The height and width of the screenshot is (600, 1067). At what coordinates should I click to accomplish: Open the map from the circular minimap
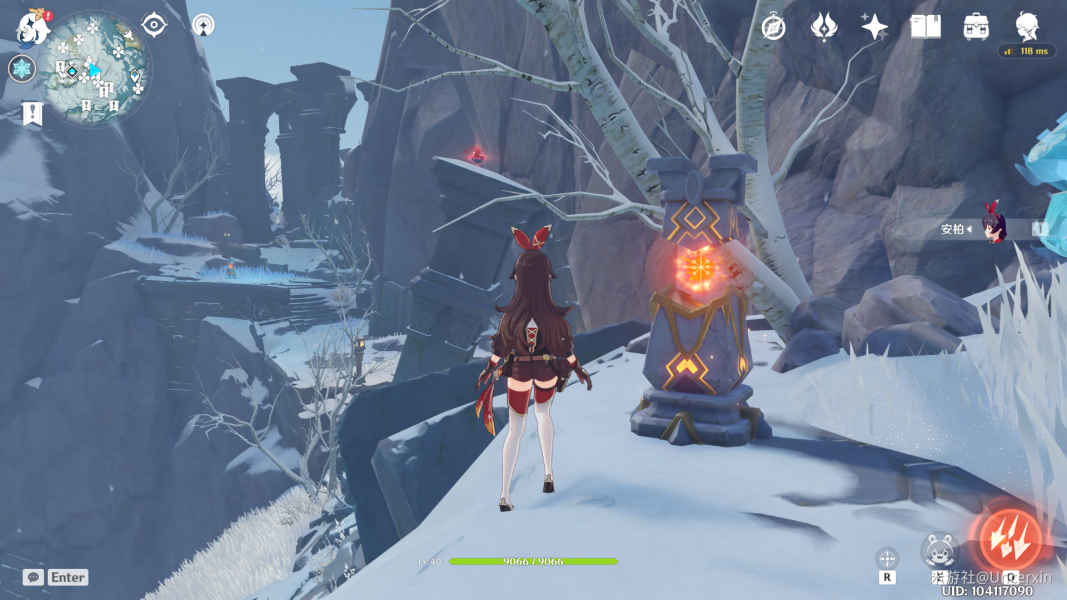pos(97,68)
